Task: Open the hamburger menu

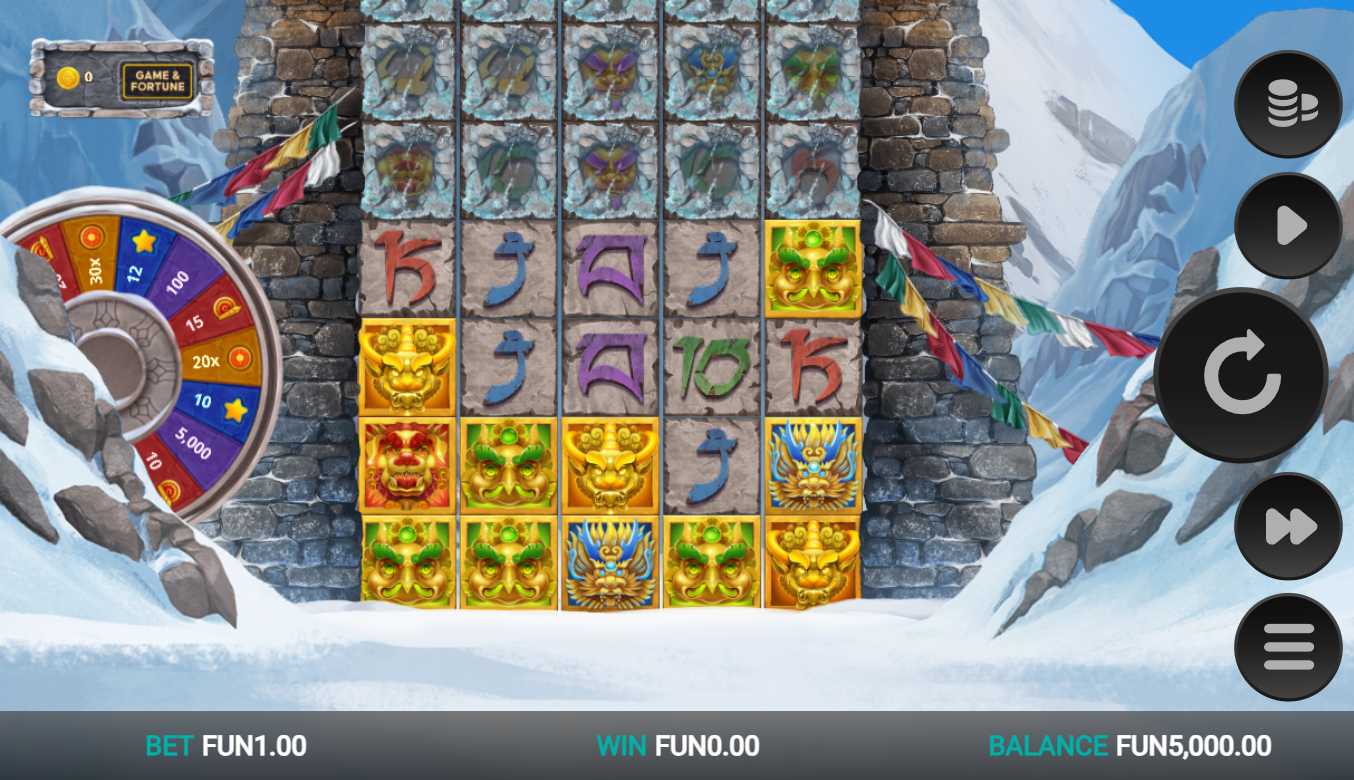Action: pyautogui.click(x=1288, y=647)
